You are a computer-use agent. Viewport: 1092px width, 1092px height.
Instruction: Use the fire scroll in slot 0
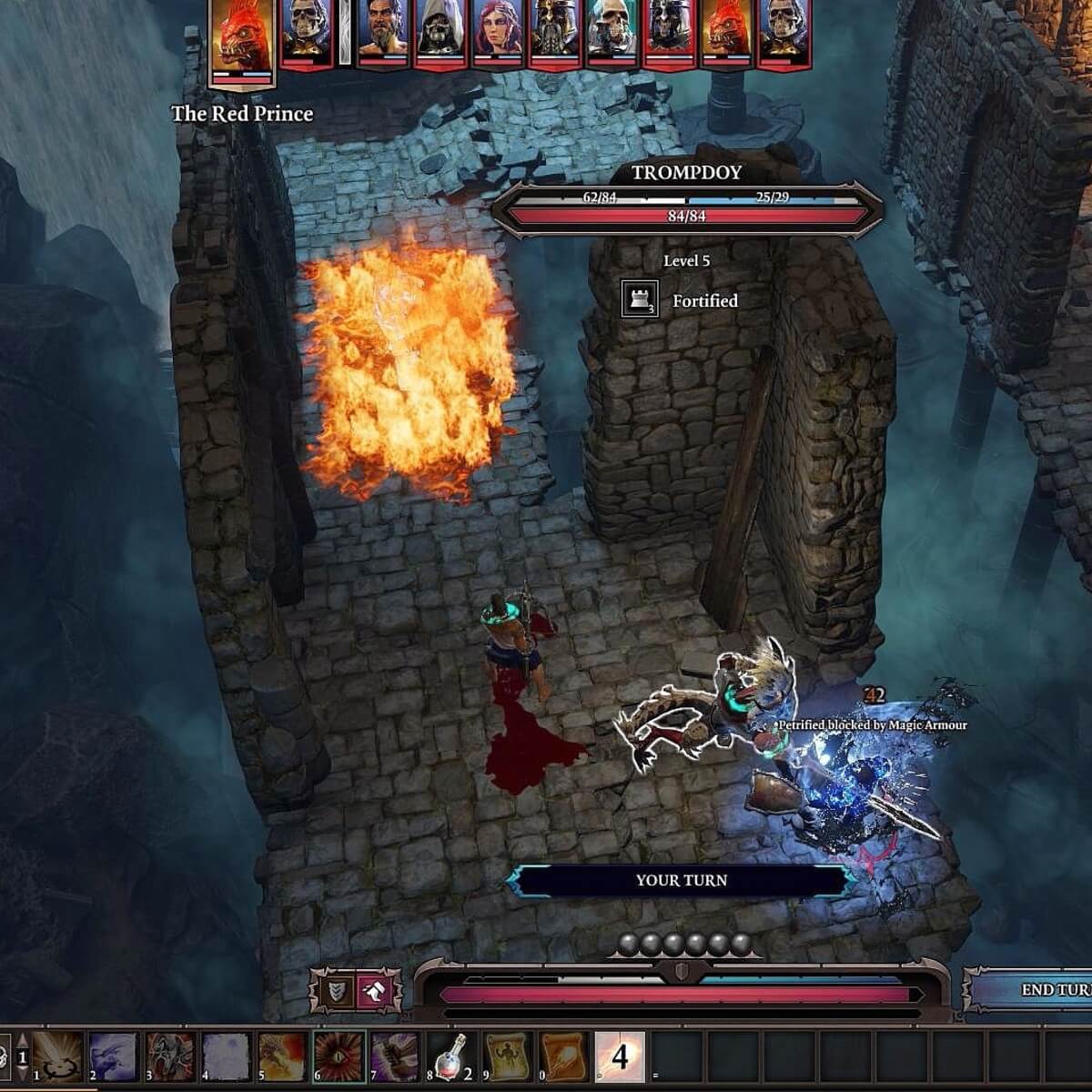pos(563,1057)
